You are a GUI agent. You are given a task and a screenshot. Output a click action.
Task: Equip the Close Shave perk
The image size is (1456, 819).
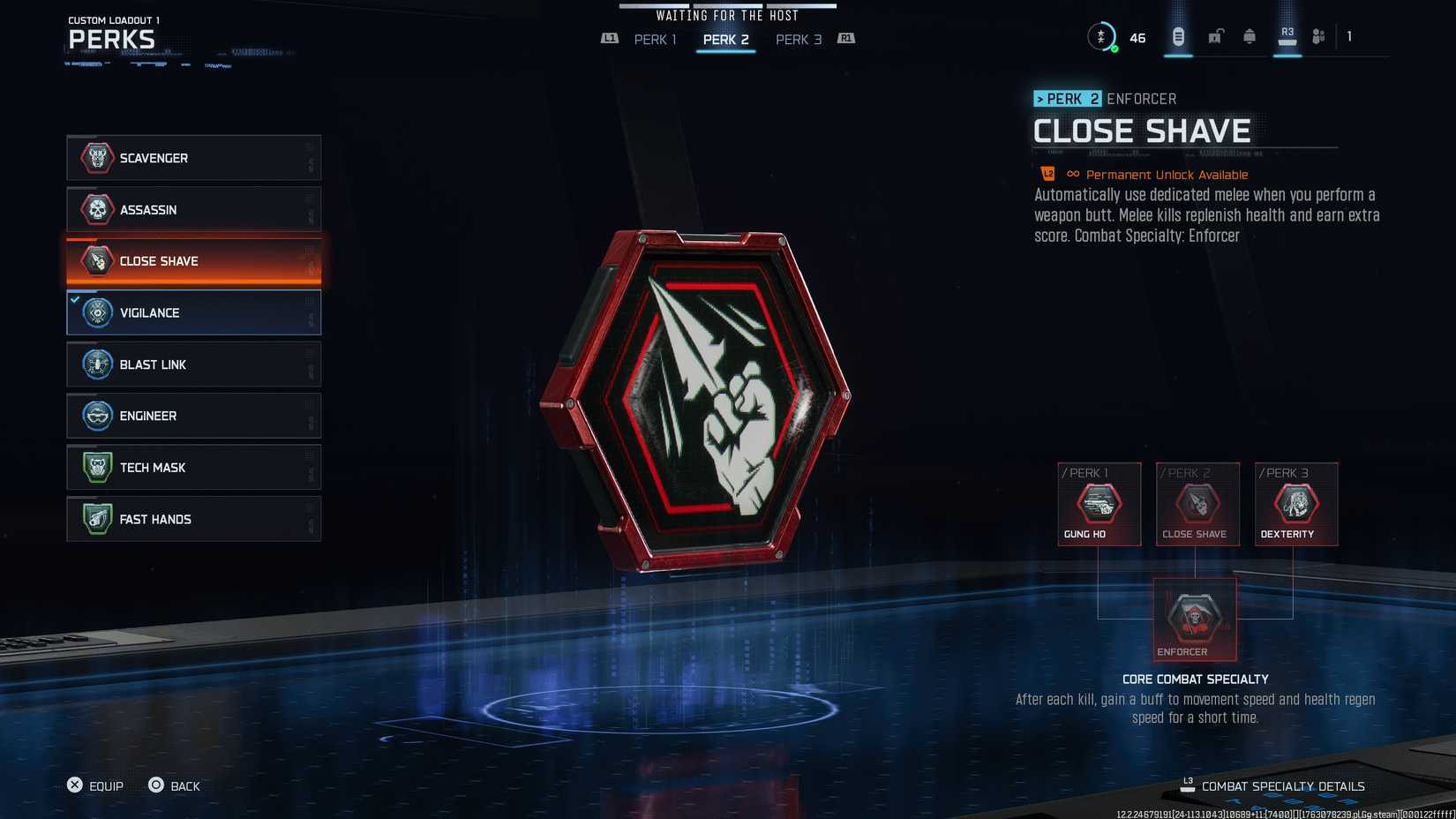tap(97, 785)
